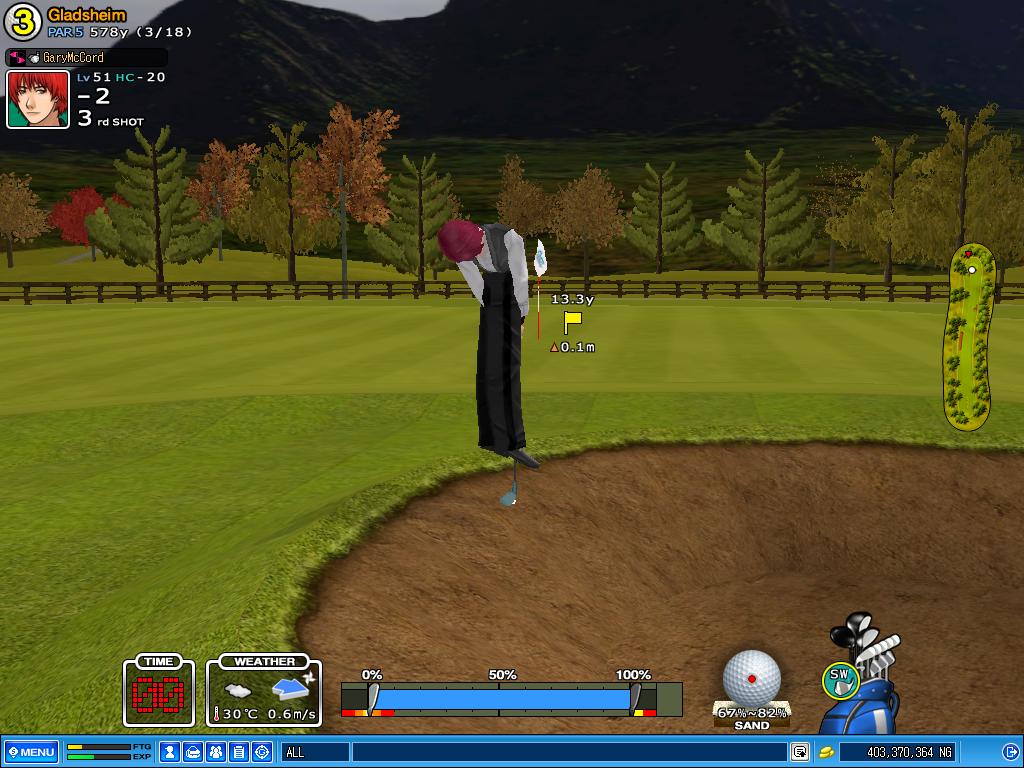Open the toolbar icon beside the profile button
The image size is (1024, 768).
coord(193,752)
